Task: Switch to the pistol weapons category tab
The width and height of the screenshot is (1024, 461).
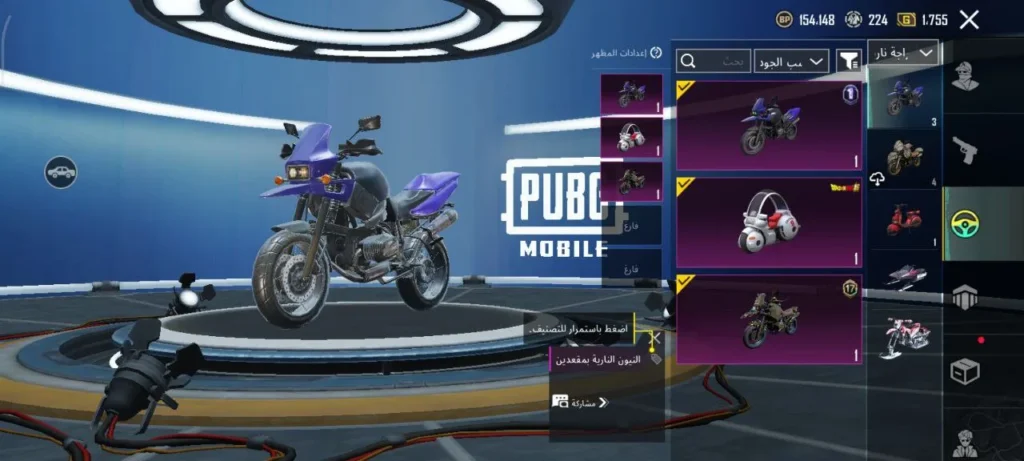Action: [x=964, y=150]
